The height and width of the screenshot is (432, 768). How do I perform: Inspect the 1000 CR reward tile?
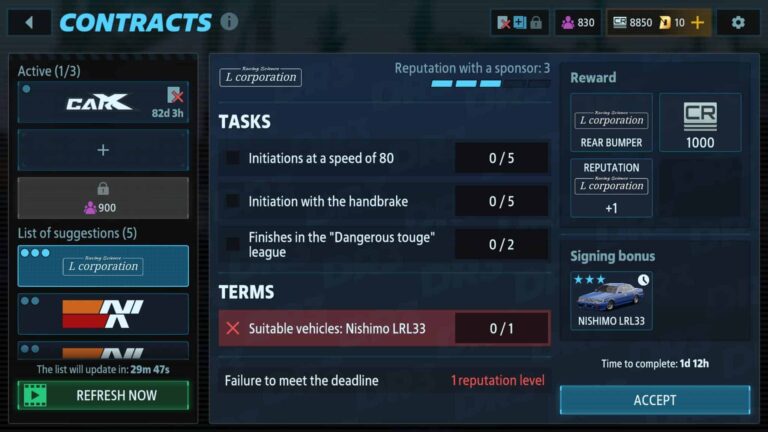pos(700,123)
